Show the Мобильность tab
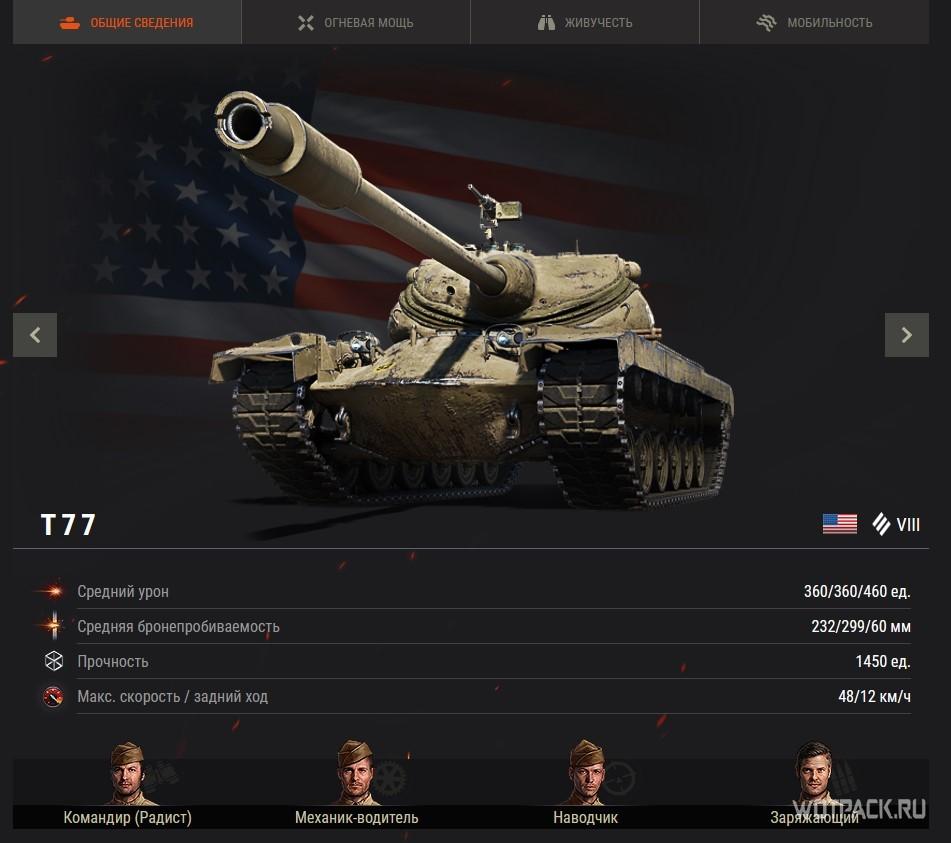Screen dimensions: 951x843 (815, 22)
